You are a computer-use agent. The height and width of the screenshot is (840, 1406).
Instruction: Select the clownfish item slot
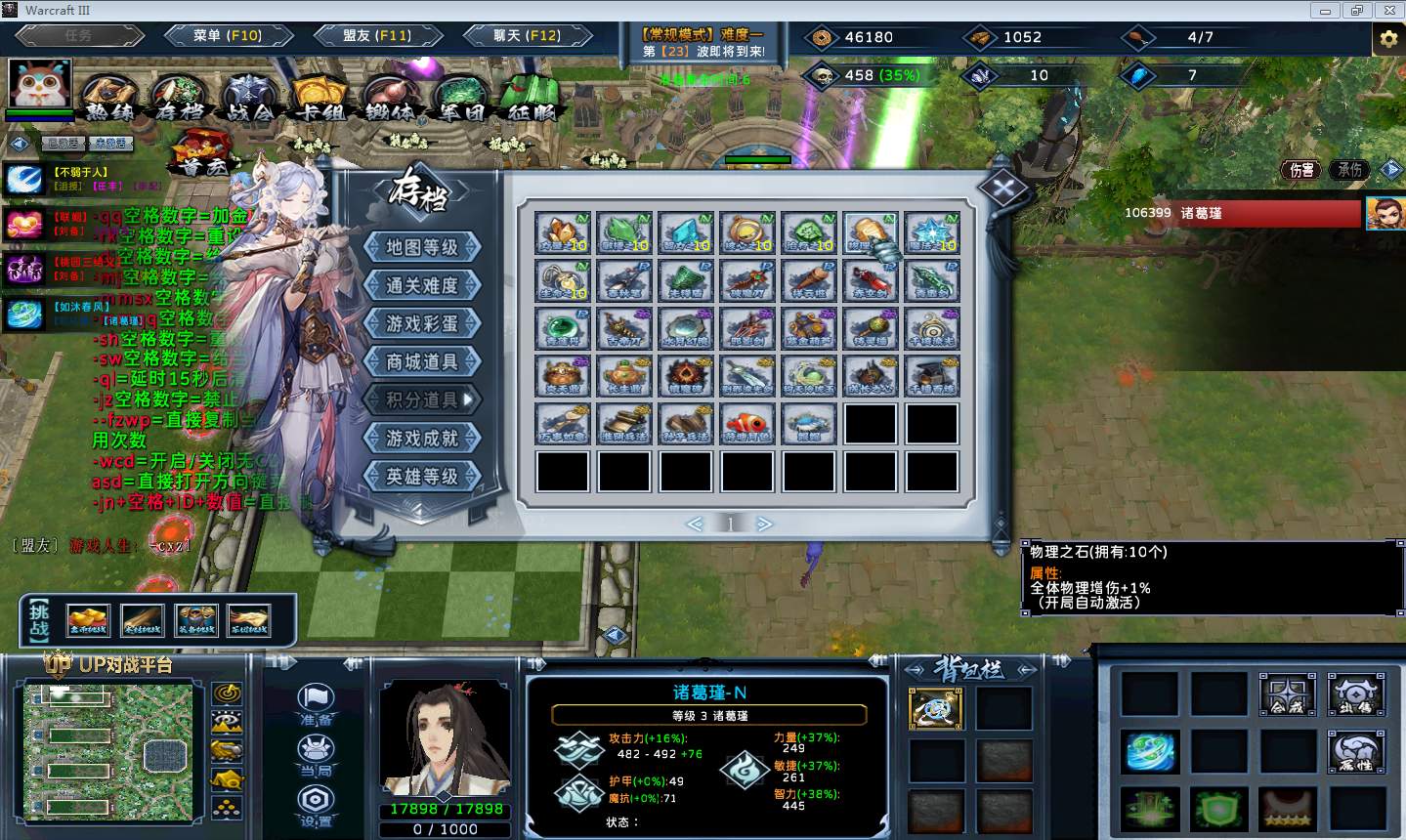click(x=747, y=424)
